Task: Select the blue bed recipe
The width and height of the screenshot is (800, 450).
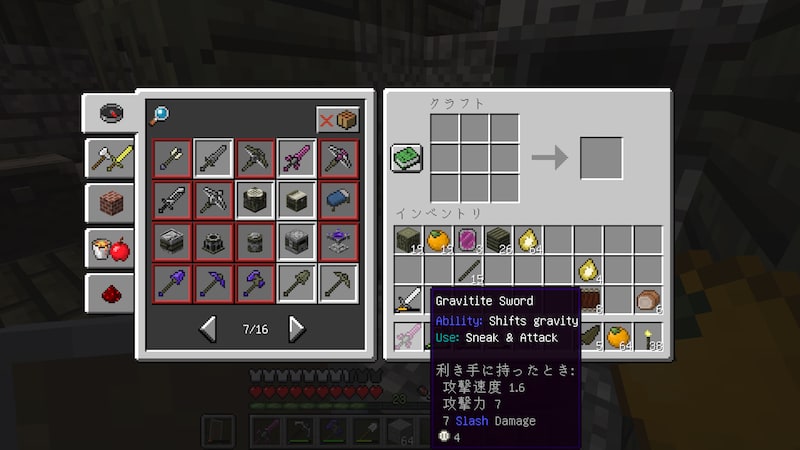Action: [338, 199]
